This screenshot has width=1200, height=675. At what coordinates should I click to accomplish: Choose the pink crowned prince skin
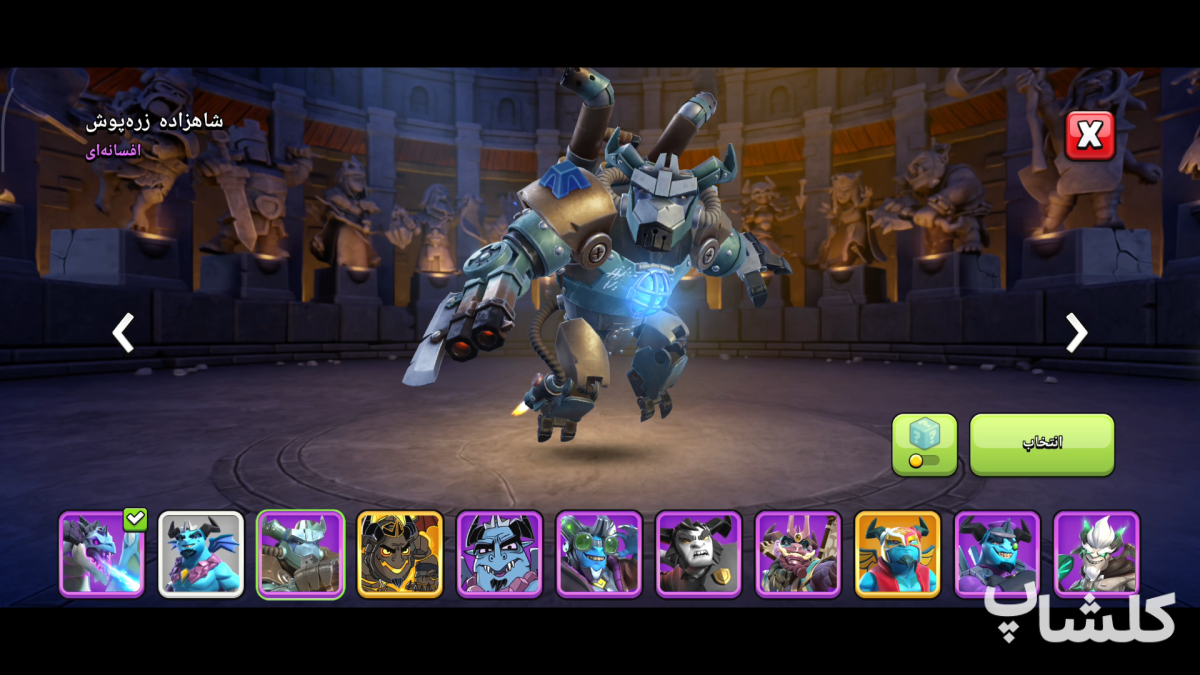798,554
